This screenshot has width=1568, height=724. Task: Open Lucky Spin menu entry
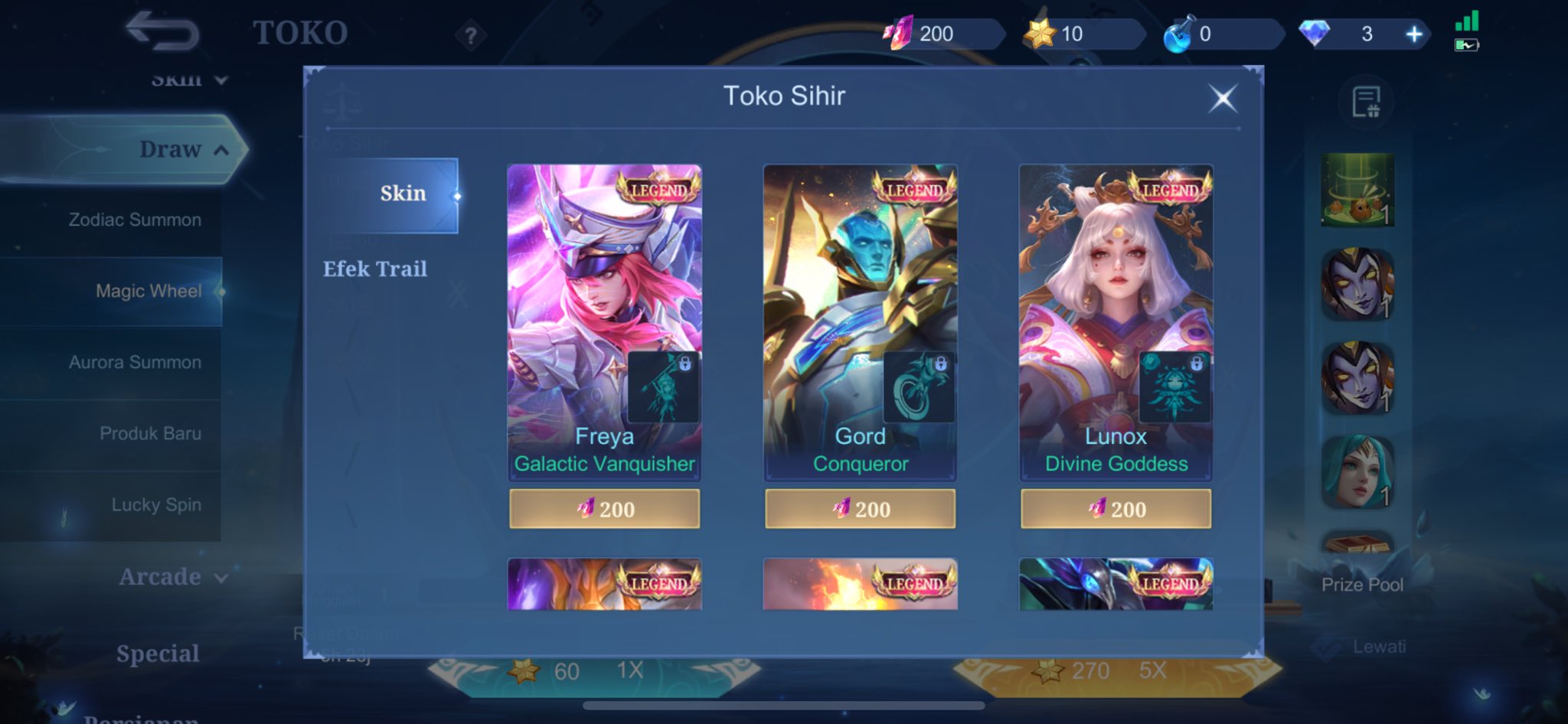tap(156, 504)
